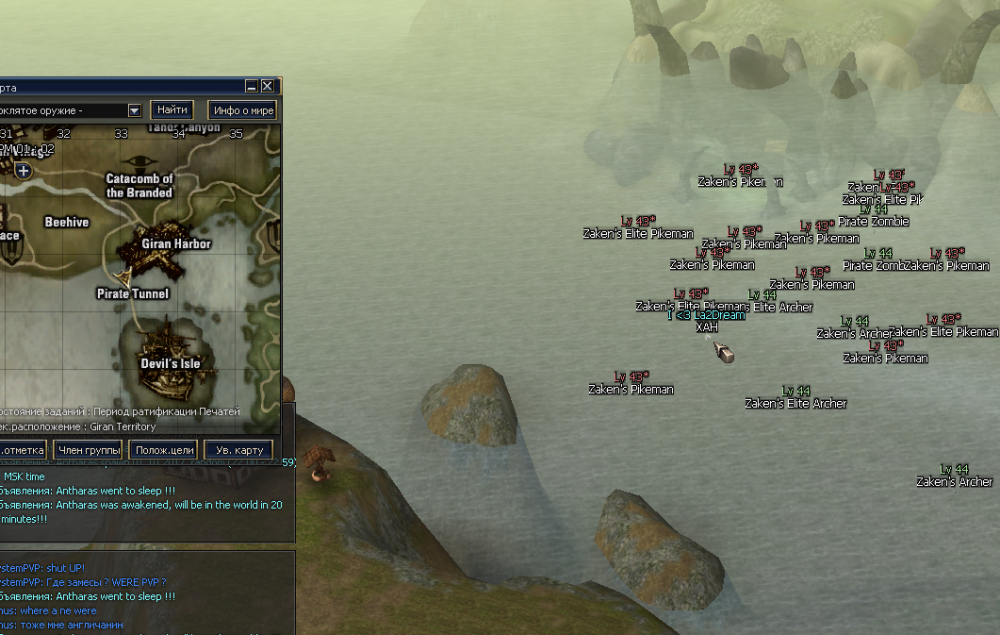Open the Инфо о мире panel
Image resolution: width=1000 pixels, height=635 pixels.
coord(243,110)
